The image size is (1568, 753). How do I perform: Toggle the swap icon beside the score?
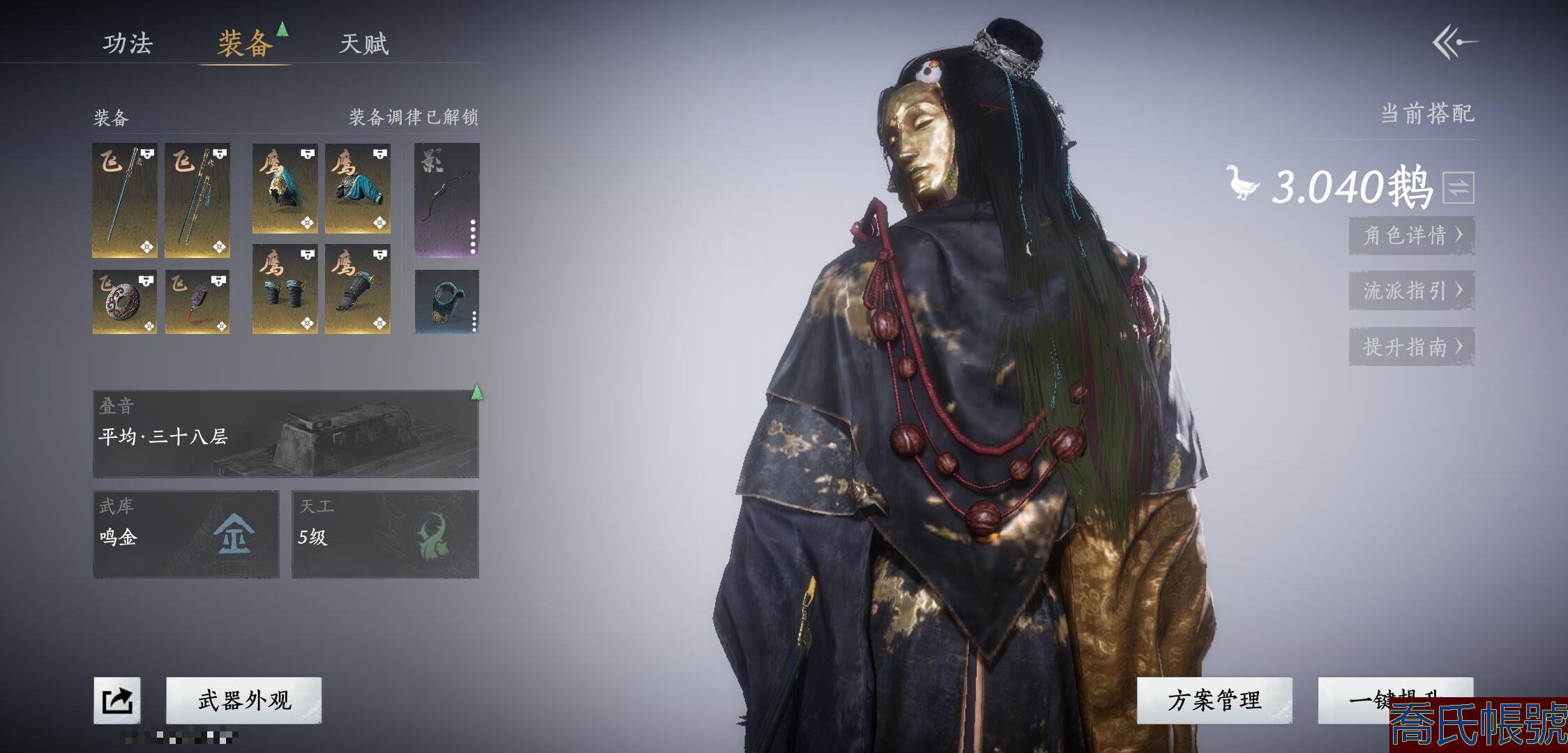click(1458, 188)
